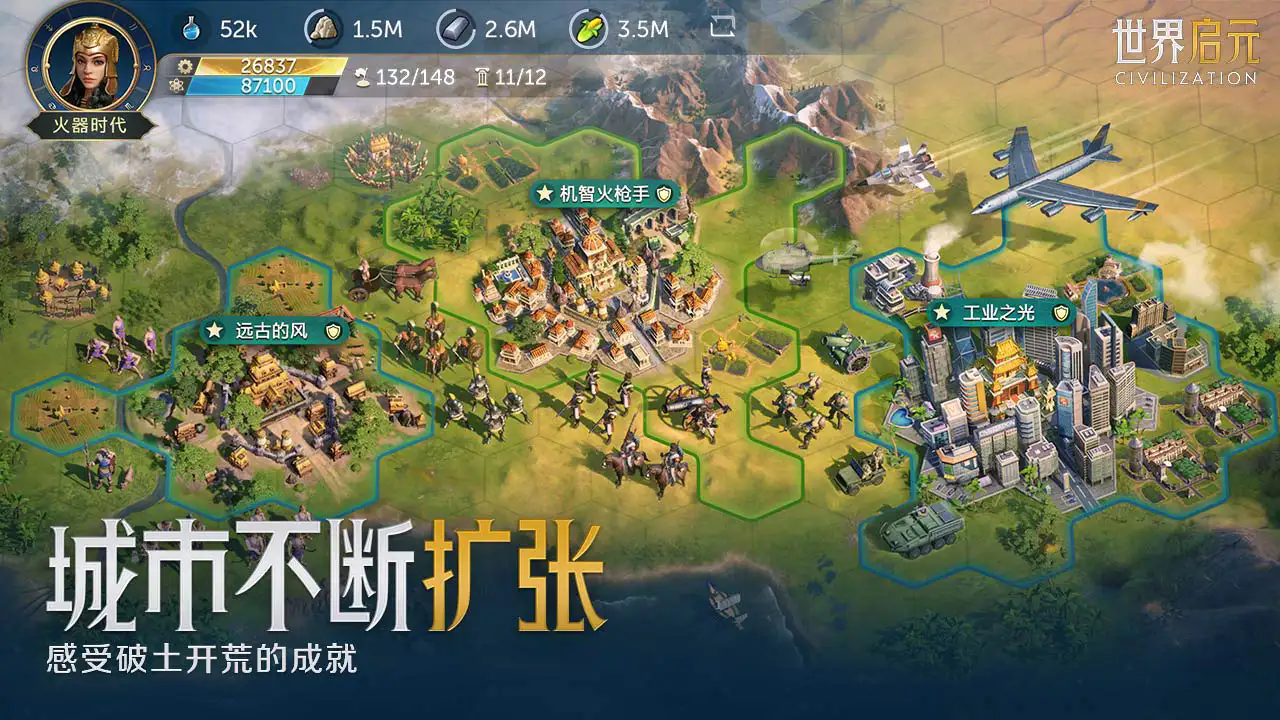1280x720 pixels.
Task: Toggle the shield badge on 工业之光 banner
Action: (x=1063, y=311)
